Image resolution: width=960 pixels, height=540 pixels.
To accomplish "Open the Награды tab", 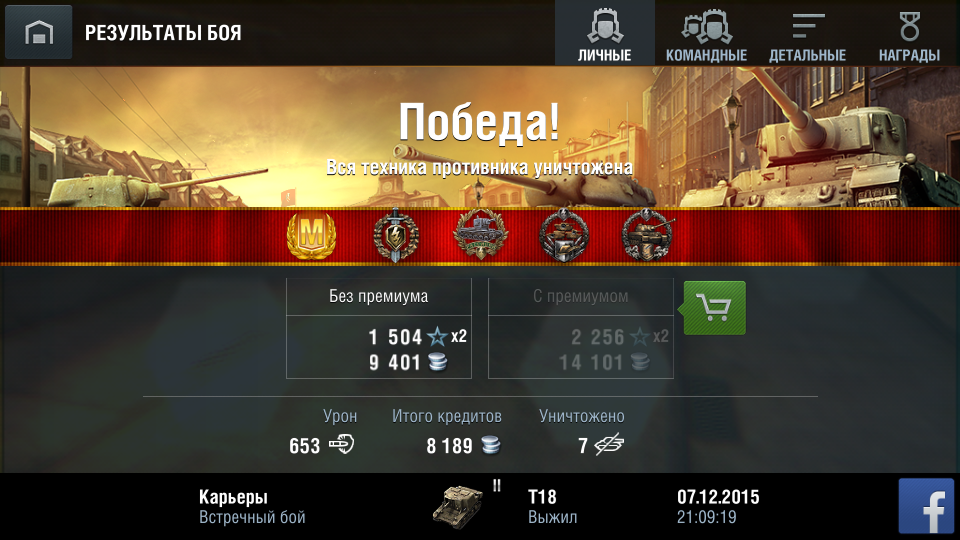I will coord(908,33).
